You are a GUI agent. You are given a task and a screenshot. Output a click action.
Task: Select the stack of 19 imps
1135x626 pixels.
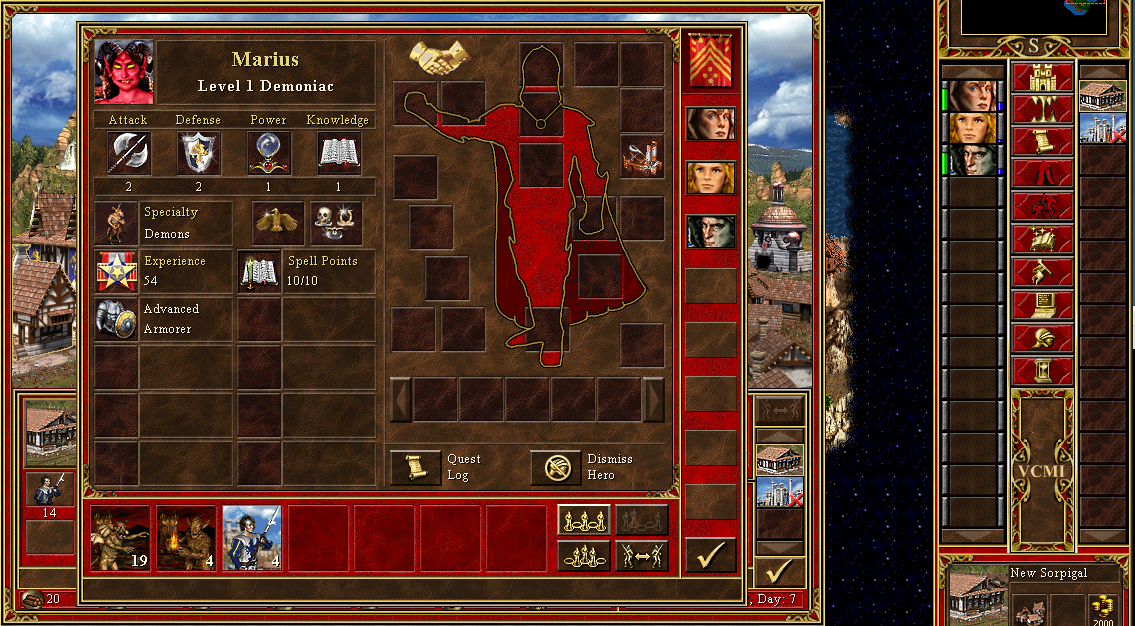(120, 538)
